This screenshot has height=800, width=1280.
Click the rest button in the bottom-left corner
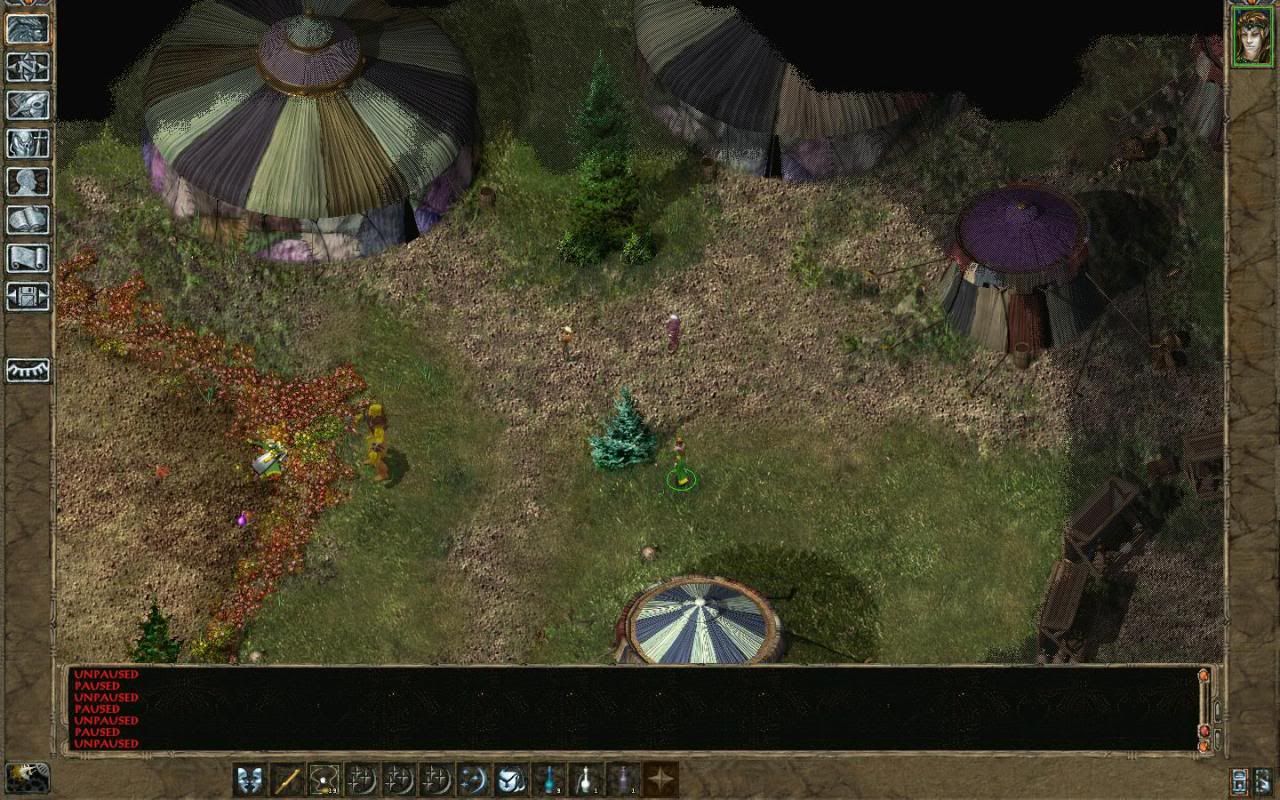click(27, 777)
